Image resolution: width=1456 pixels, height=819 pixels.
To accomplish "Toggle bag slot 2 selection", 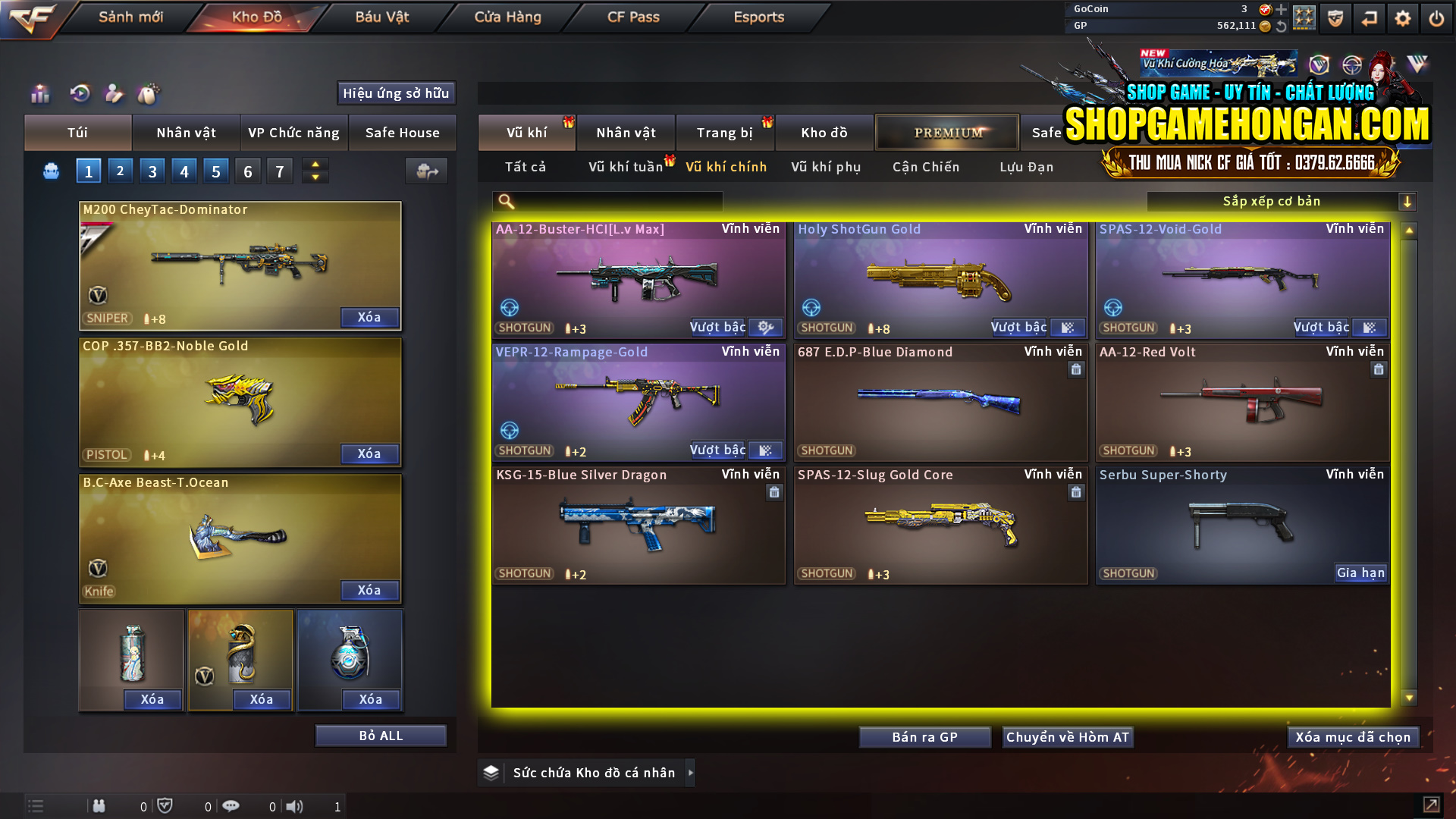I will click(x=120, y=171).
